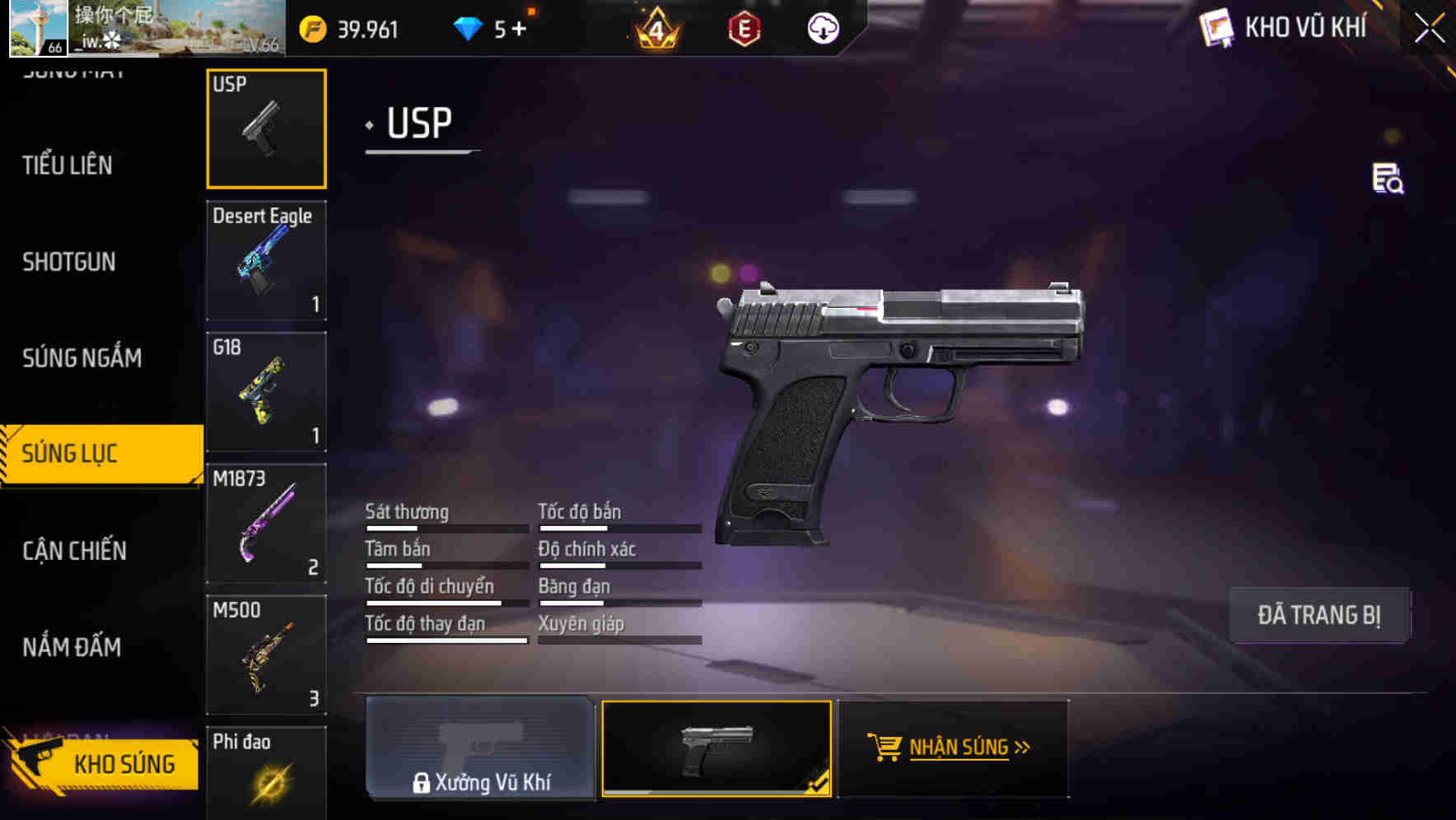
Task: Open the M1873 weapon entry
Action: [x=266, y=523]
